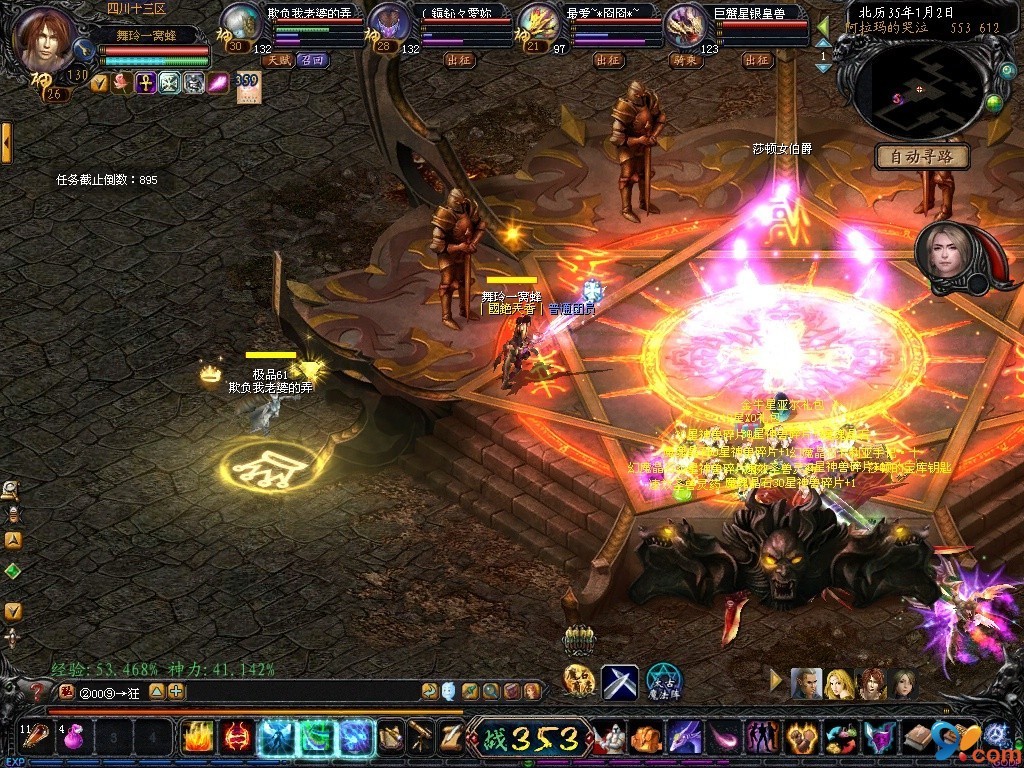
Task: Click the 召回 recall button
Action: point(311,60)
